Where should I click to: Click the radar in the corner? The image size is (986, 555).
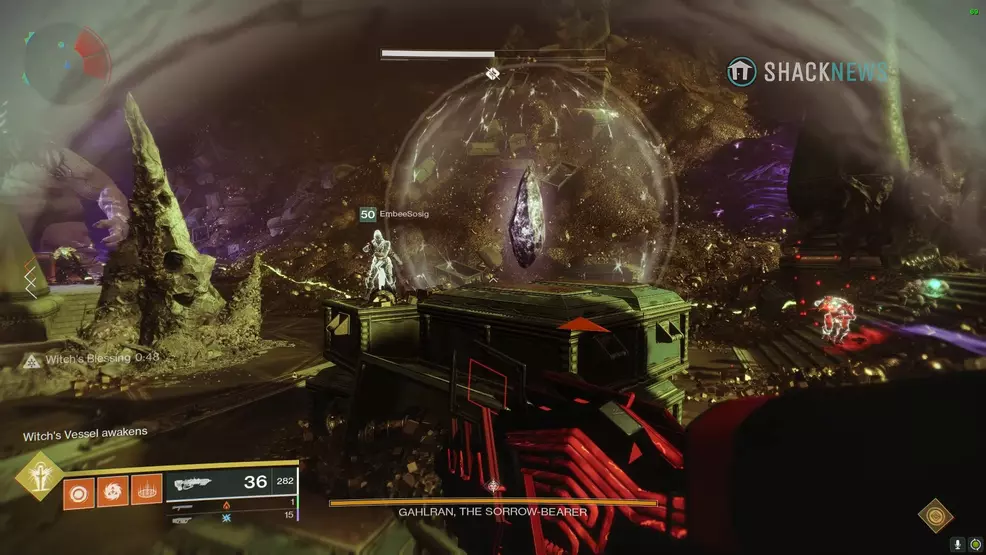coord(65,63)
